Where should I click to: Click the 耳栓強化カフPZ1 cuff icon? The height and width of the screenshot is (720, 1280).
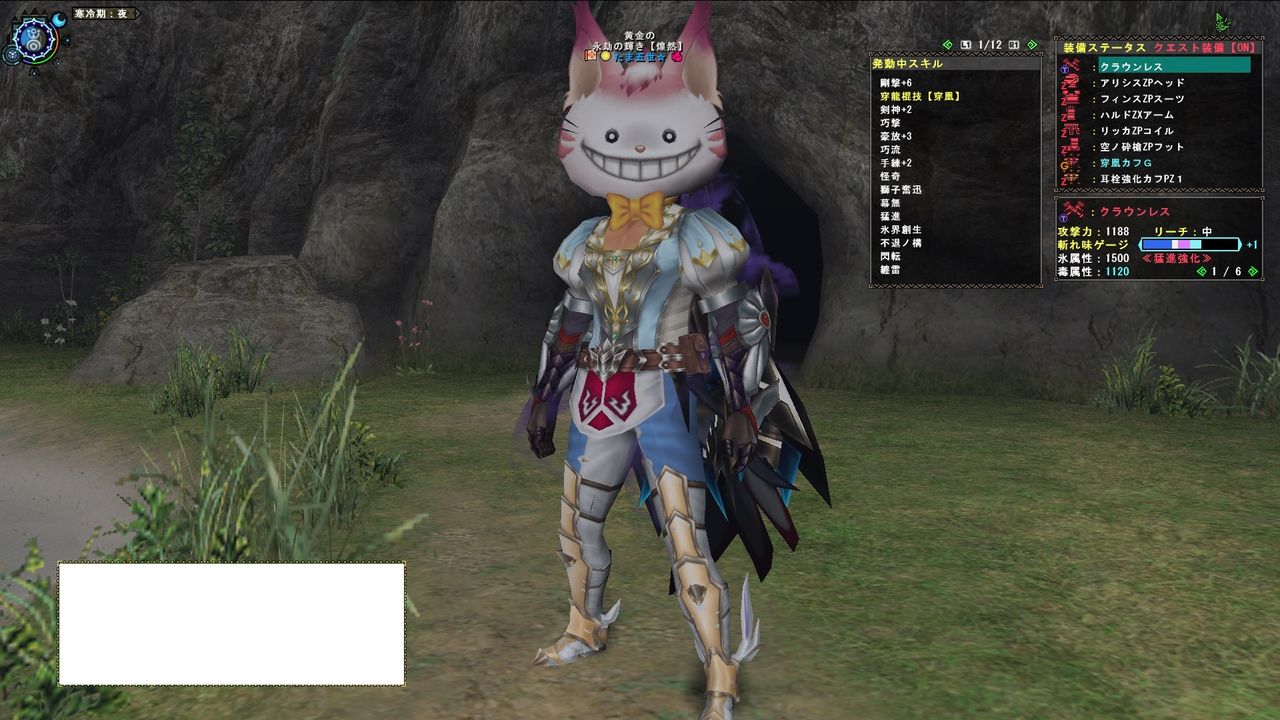[1069, 178]
